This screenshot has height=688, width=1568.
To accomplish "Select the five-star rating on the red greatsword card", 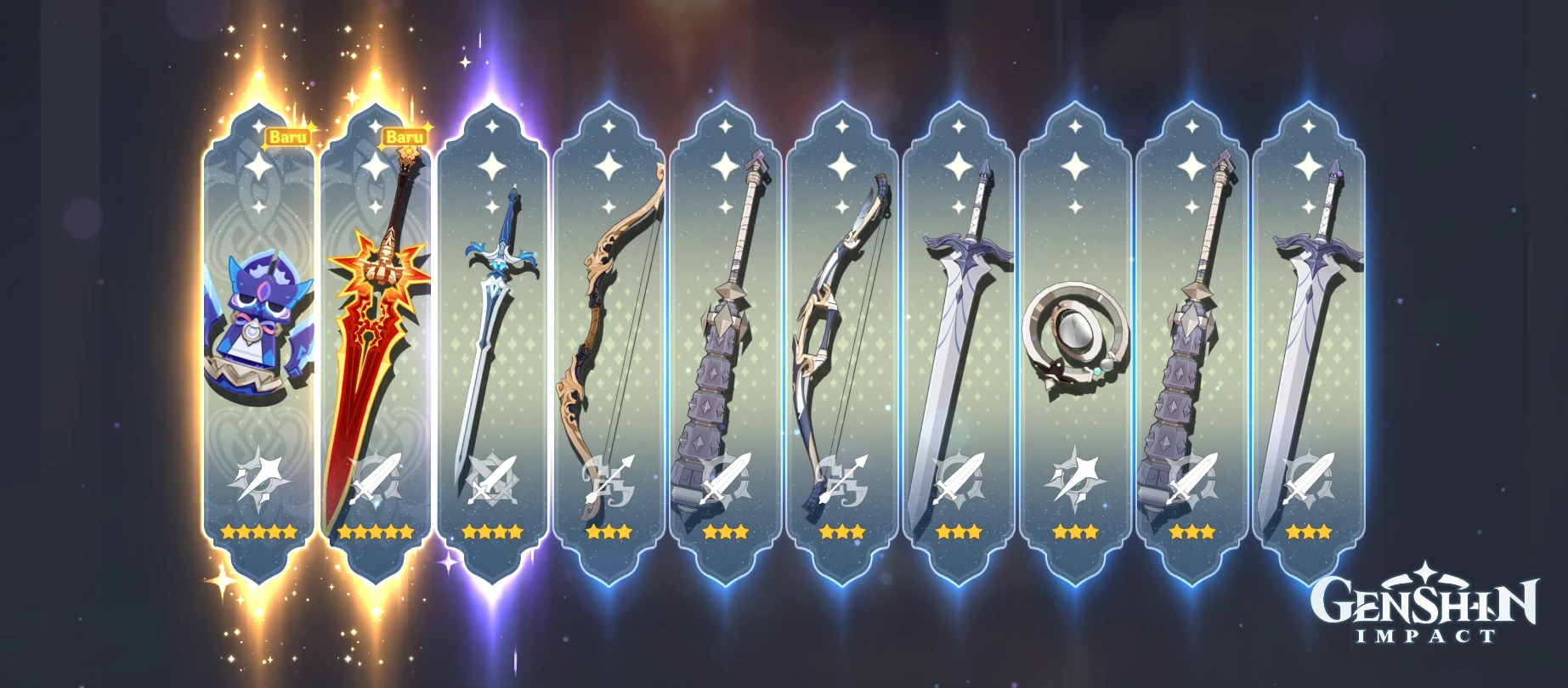I will [x=374, y=532].
